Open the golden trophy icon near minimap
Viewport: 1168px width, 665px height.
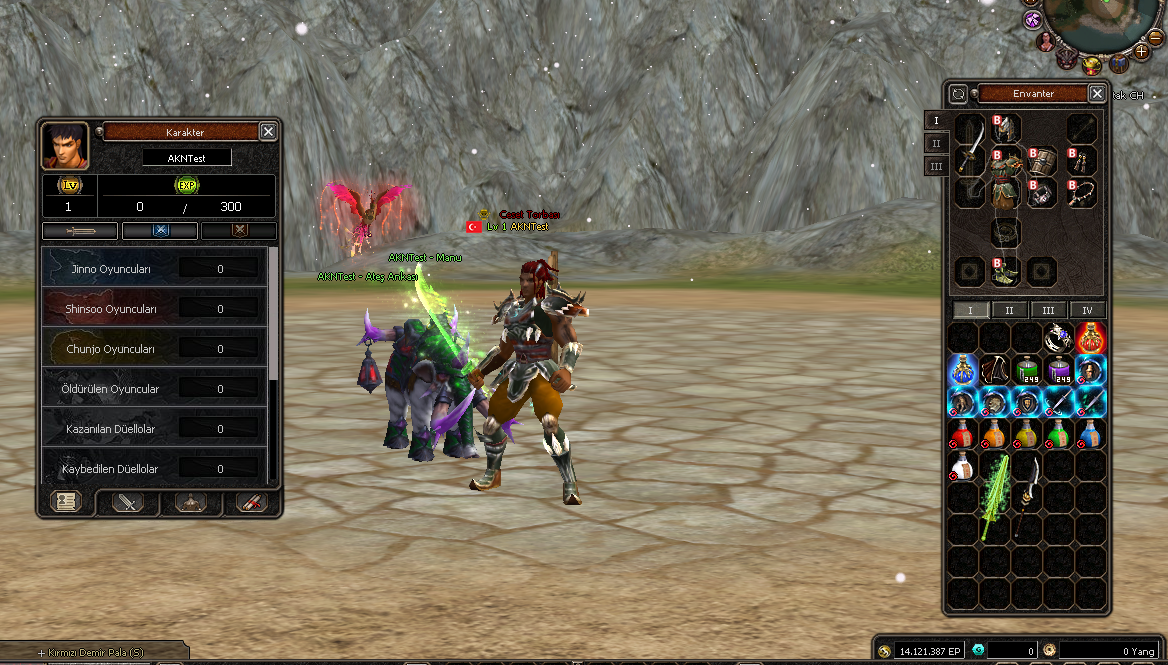click(1093, 66)
